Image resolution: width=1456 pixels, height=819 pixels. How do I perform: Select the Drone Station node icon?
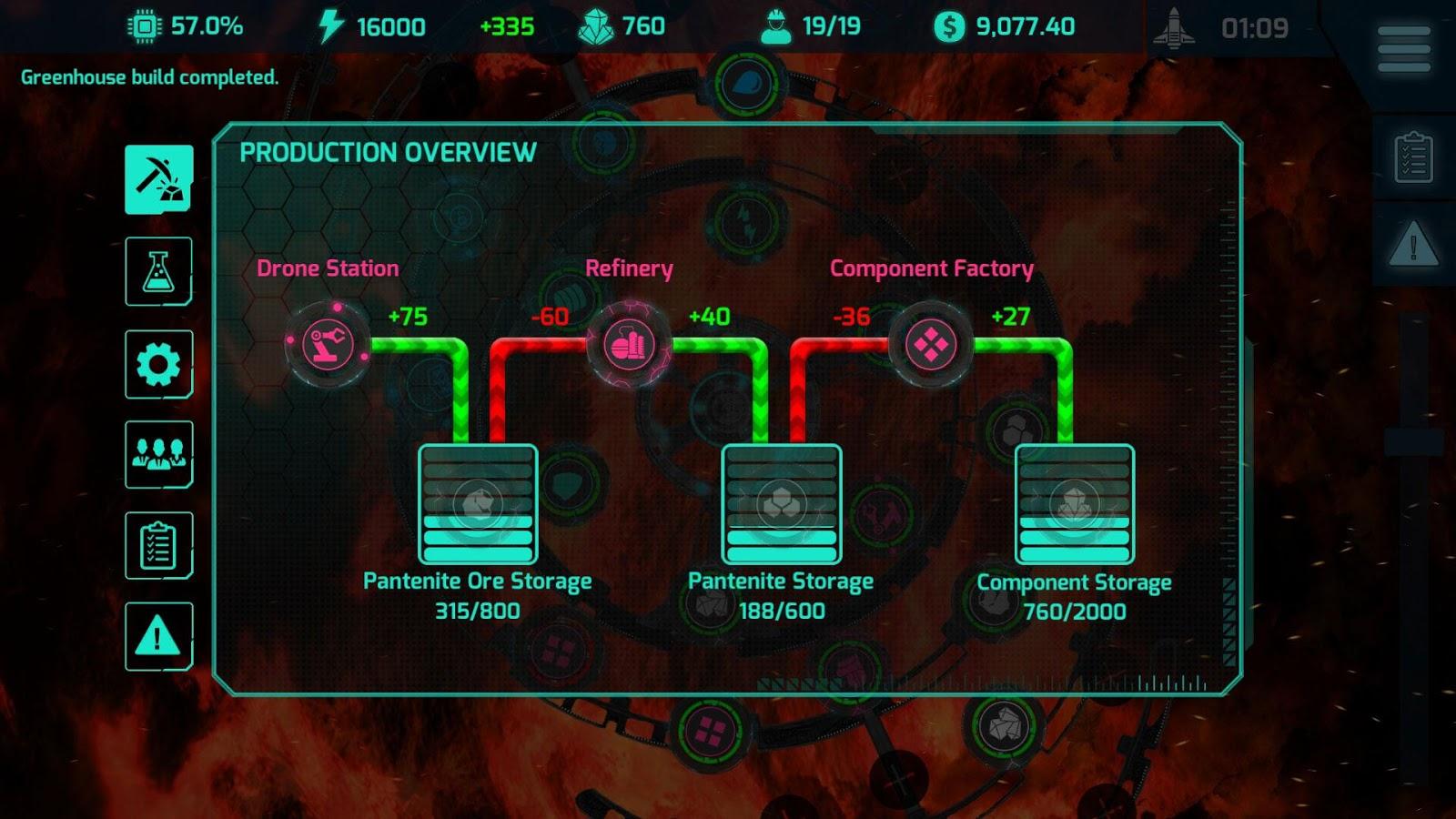click(328, 346)
